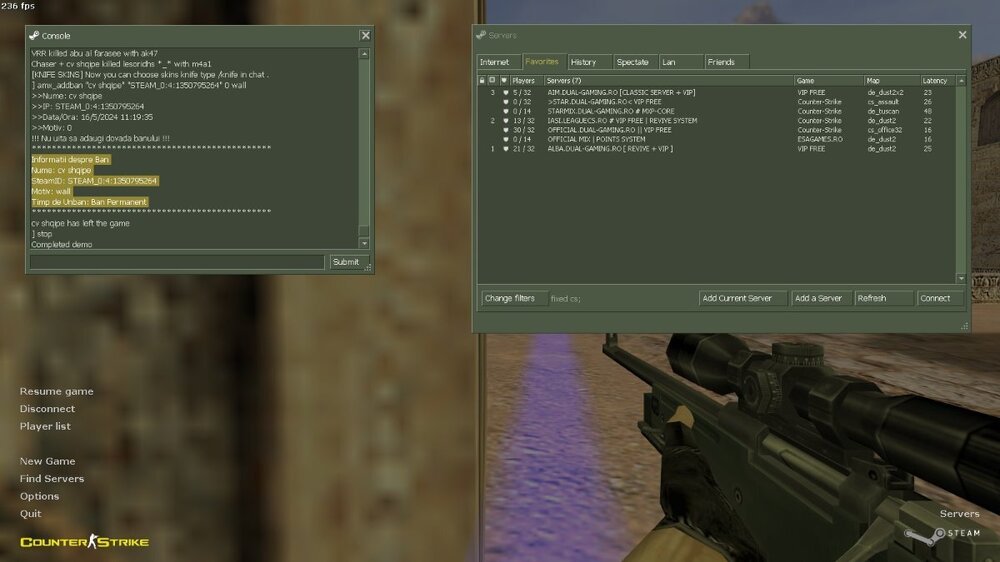Start a New Game
Viewport: 1000px width, 562px height.
click(47, 461)
